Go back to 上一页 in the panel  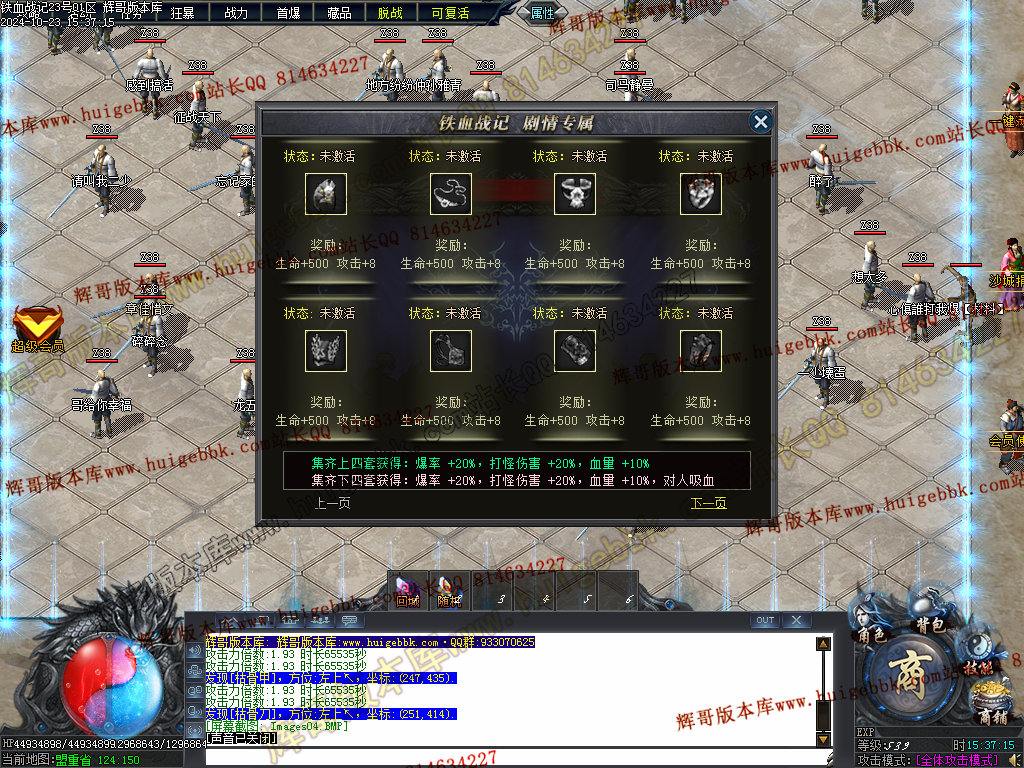(x=332, y=503)
